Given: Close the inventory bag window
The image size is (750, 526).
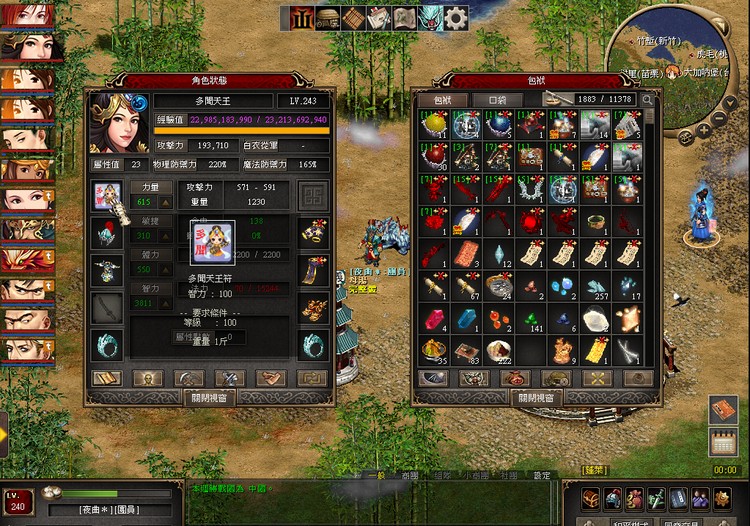Looking at the screenshot, I should pos(536,397).
